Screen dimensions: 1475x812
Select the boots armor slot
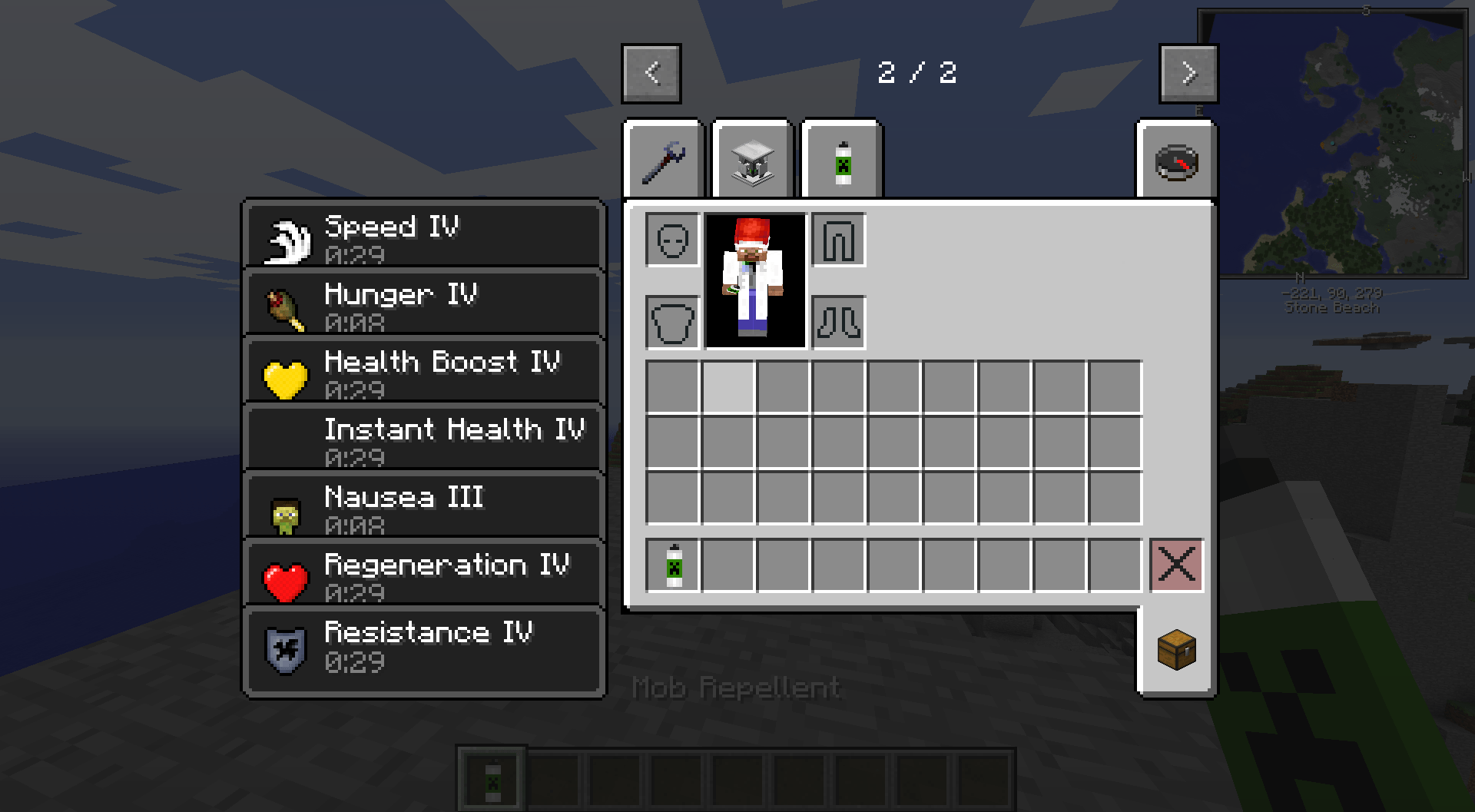(x=837, y=323)
